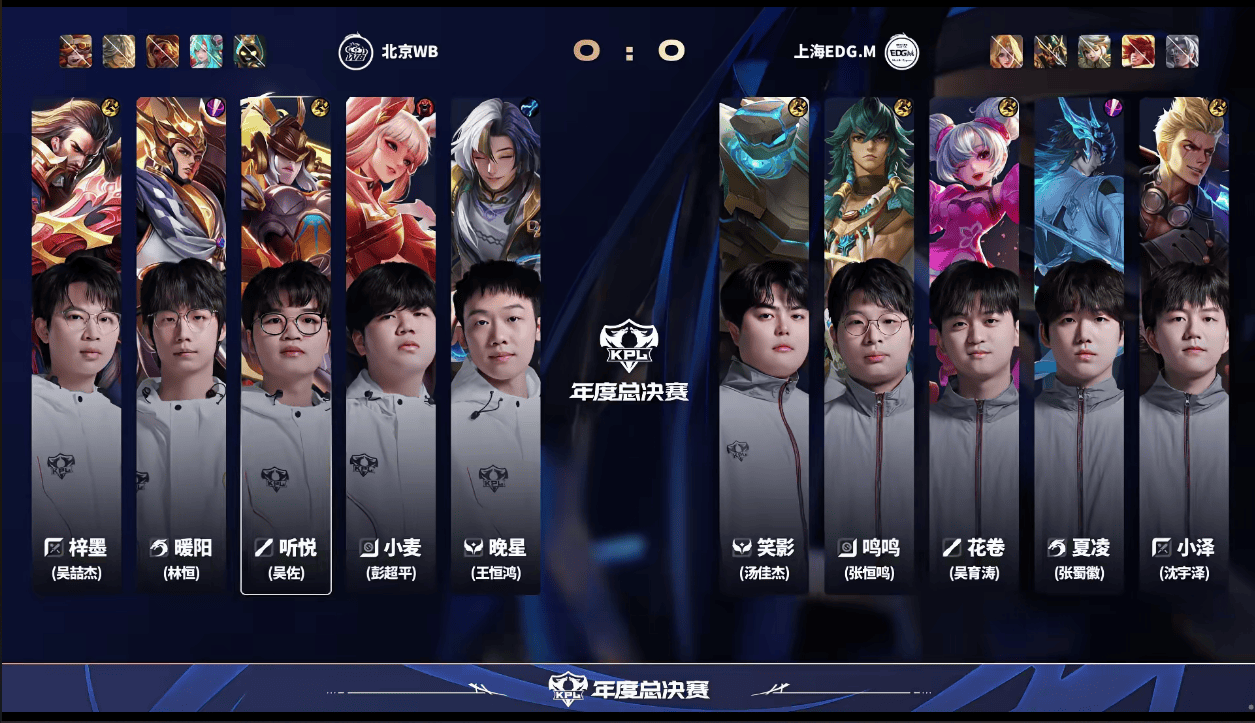Choose the highlighted 听悦 player card

[286, 345]
